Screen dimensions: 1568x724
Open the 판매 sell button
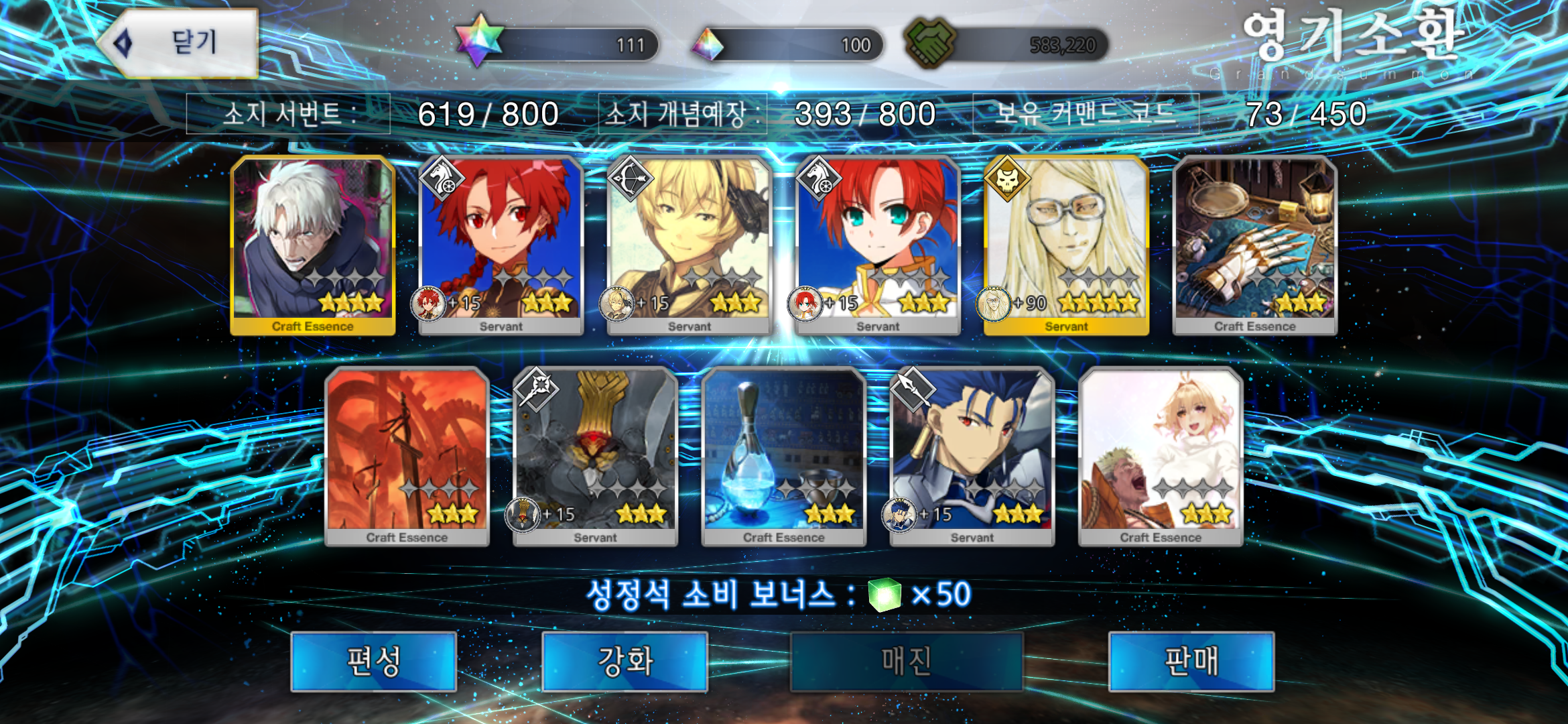[x=1191, y=662]
